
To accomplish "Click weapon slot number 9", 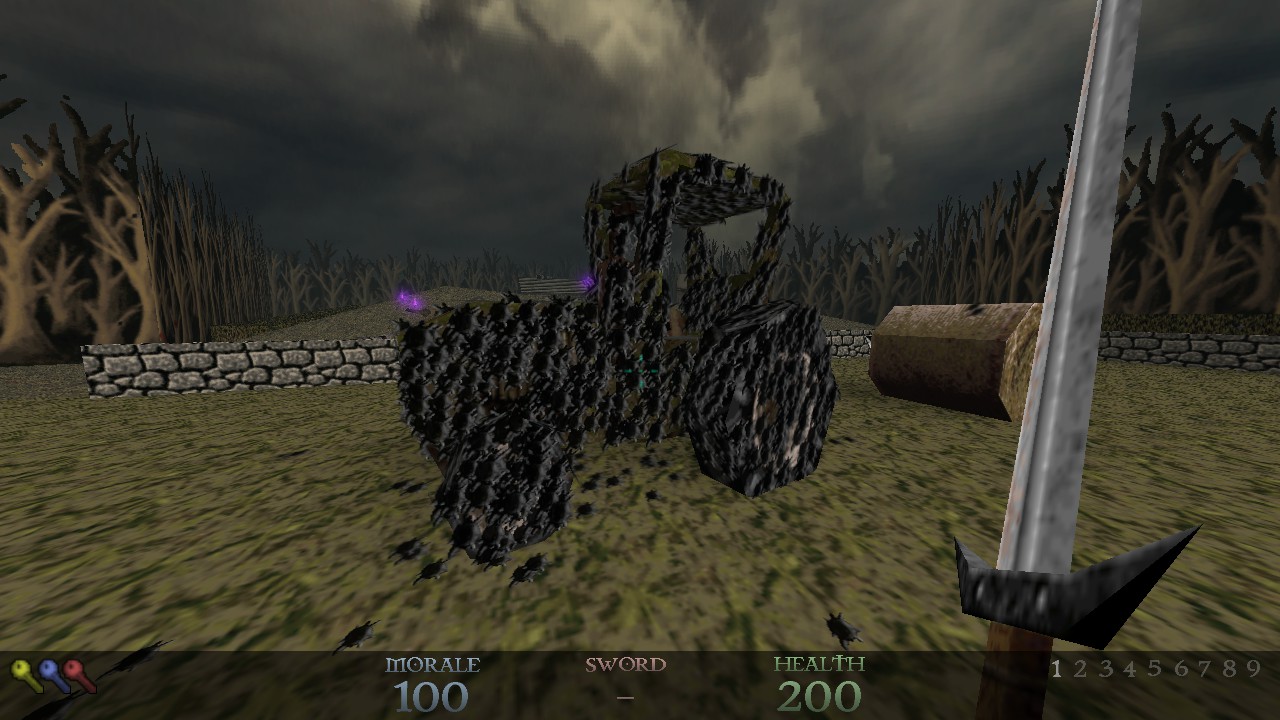I will (x=1252, y=669).
